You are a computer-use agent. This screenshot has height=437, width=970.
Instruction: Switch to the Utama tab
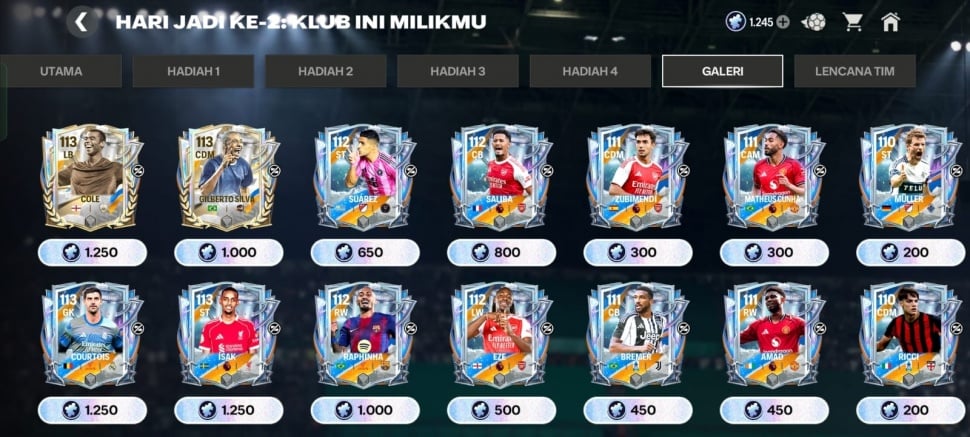pos(61,71)
